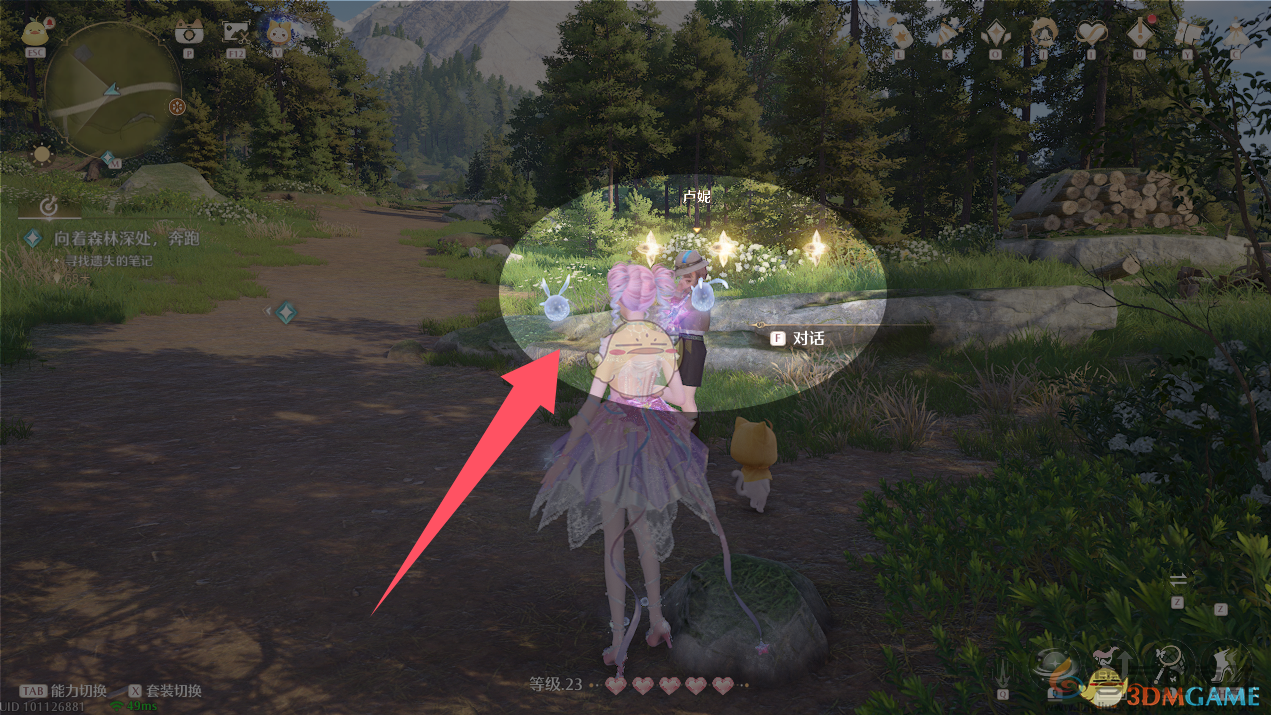The image size is (1271, 715).
Task: Click the orange footprint button beside the minimap
Action: [177, 105]
